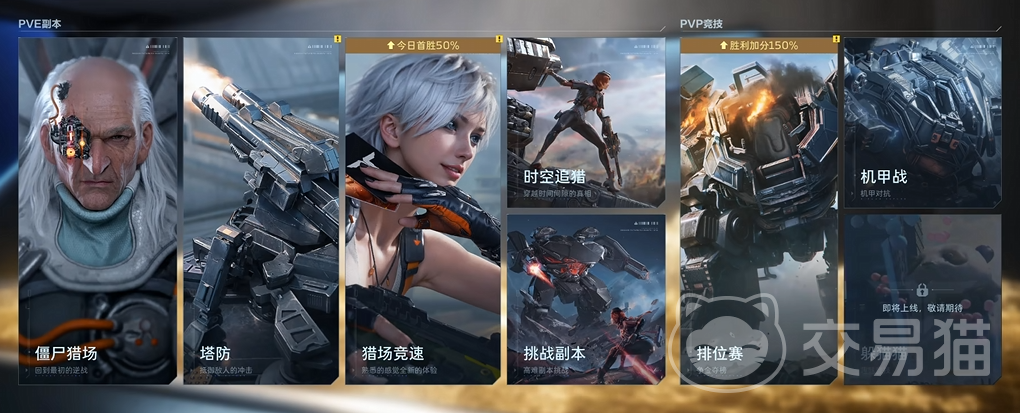Click the locked 即将上线 coming-soon card
The height and width of the screenshot is (413, 1020).
point(921,298)
